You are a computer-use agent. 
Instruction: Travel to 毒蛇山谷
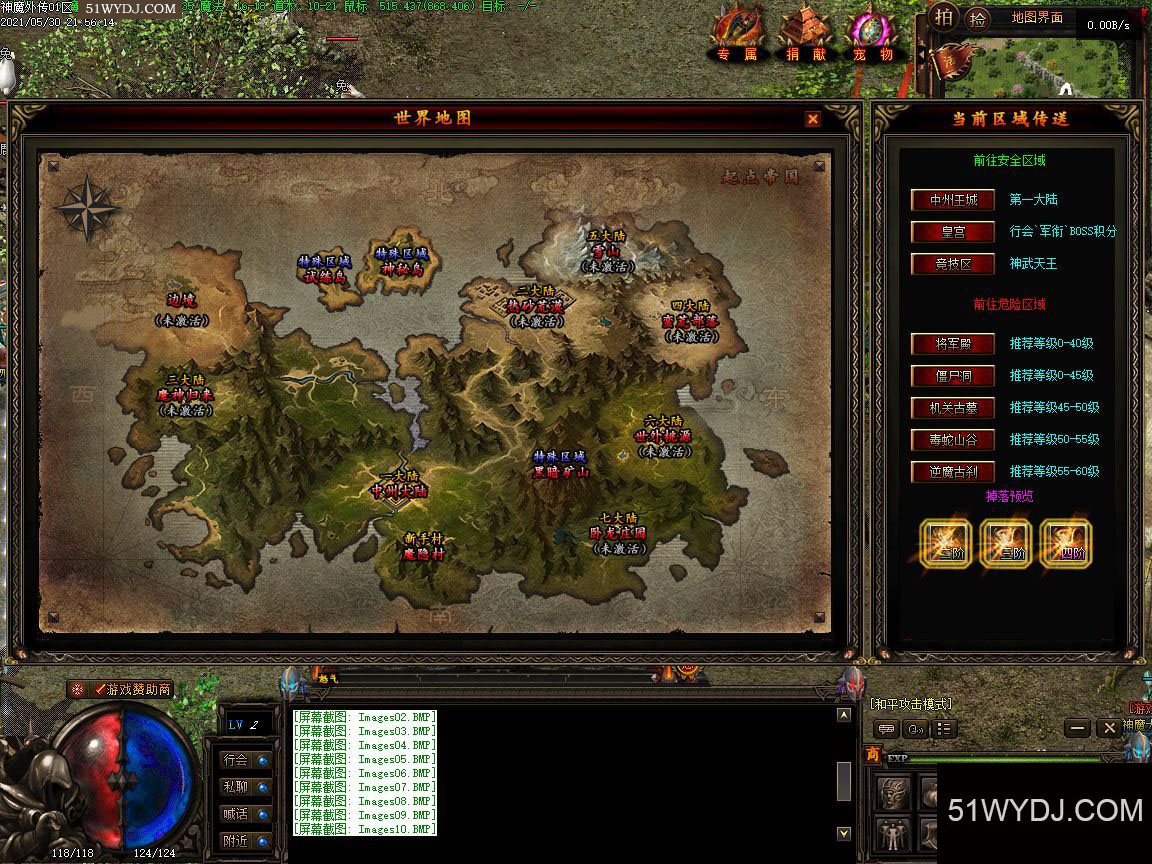953,440
